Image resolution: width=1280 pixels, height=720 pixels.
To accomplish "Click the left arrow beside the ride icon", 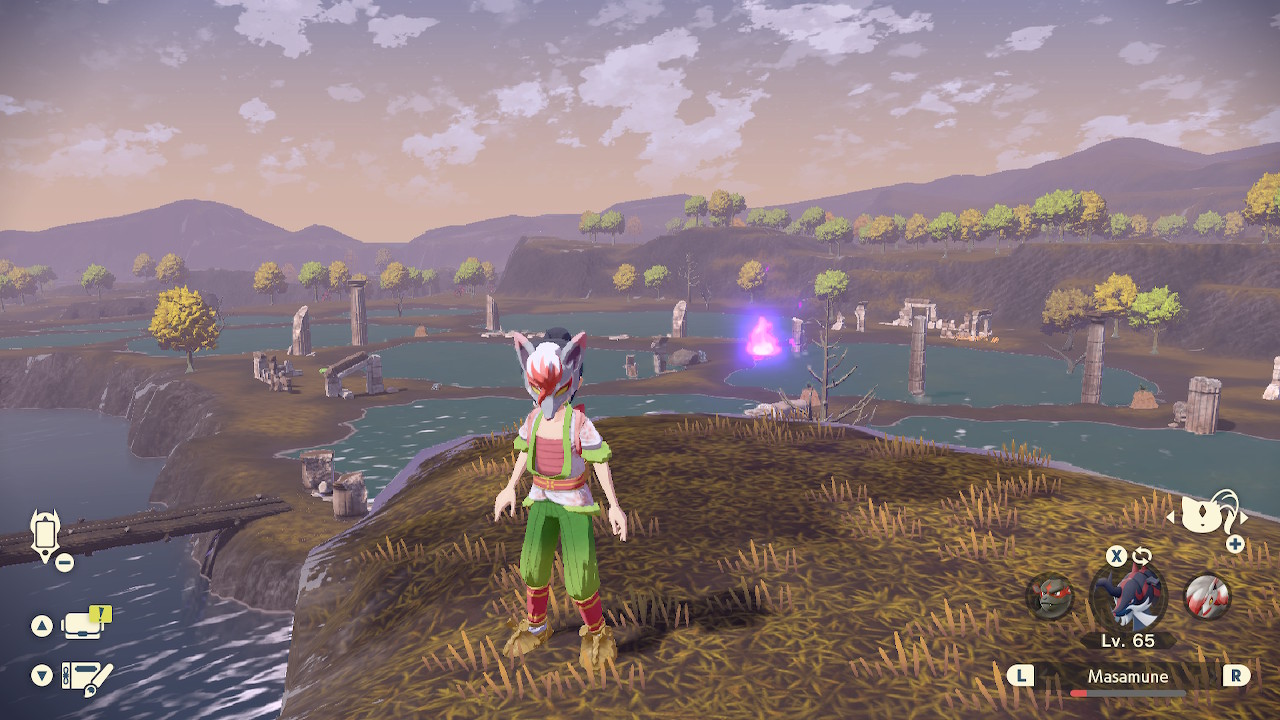I will tap(1172, 518).
